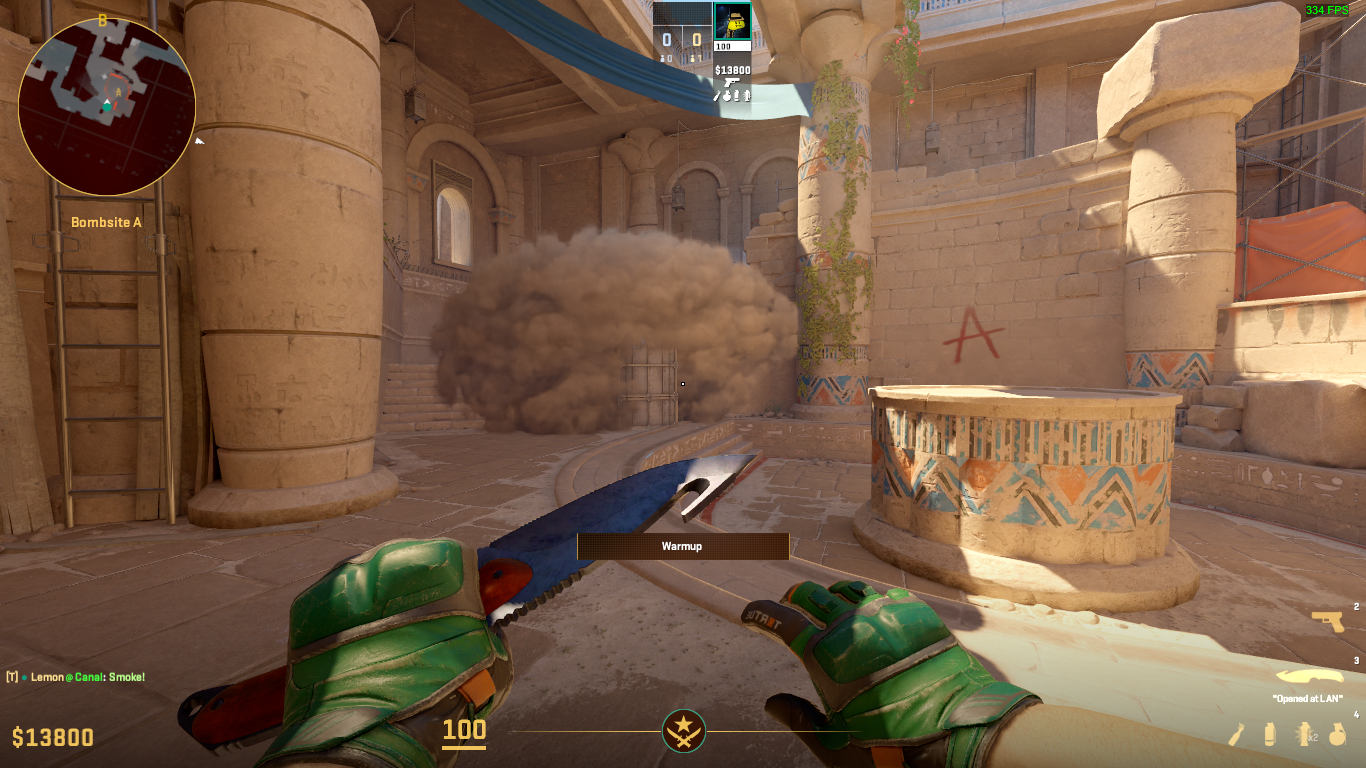Viewport: 1366px width, 768px height.
Task: Choose the molotov grenade icon
Action: pyautogui.click(x=1237, y=734)
